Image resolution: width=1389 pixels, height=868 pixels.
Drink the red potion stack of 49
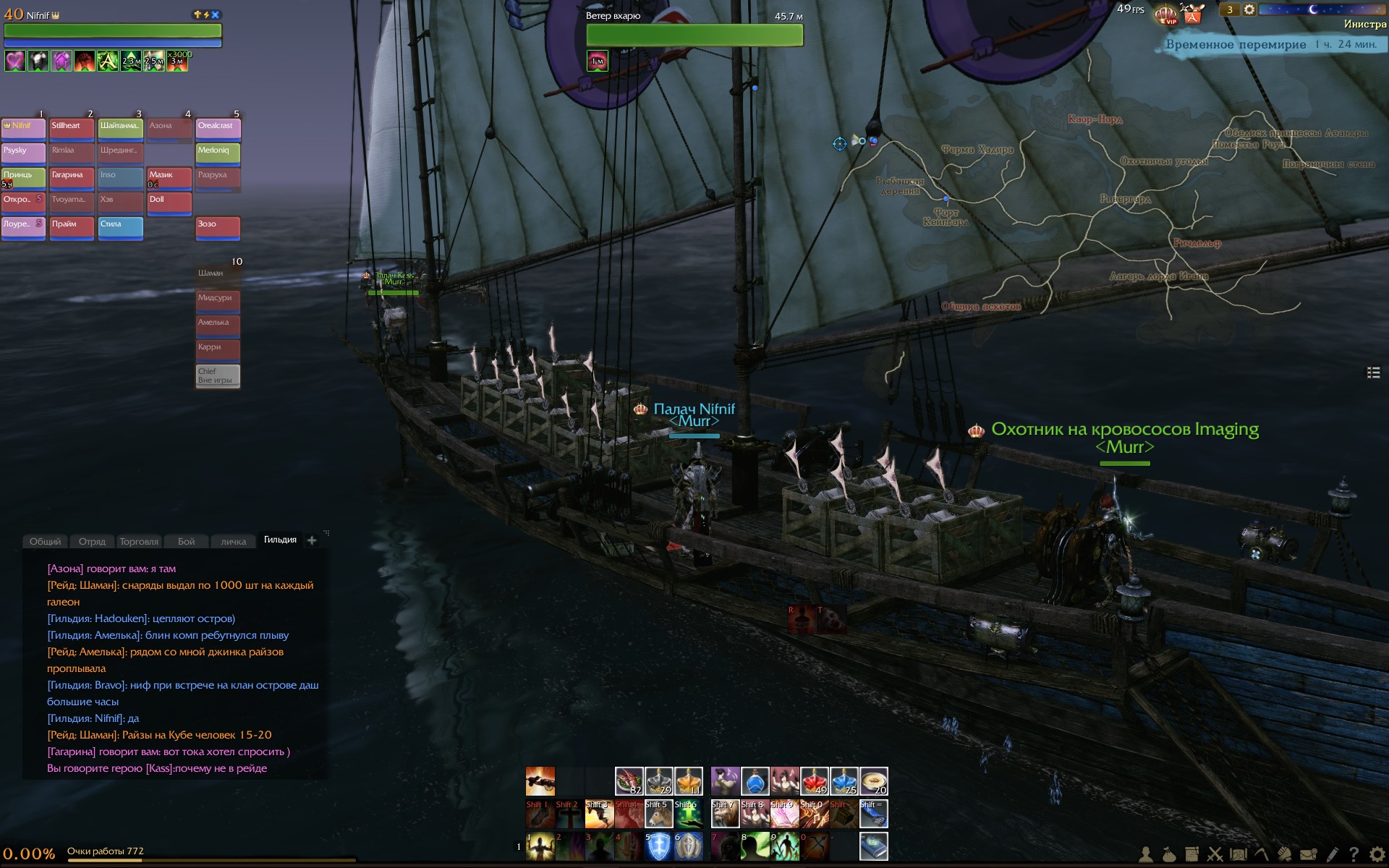[x=814, y=781]
